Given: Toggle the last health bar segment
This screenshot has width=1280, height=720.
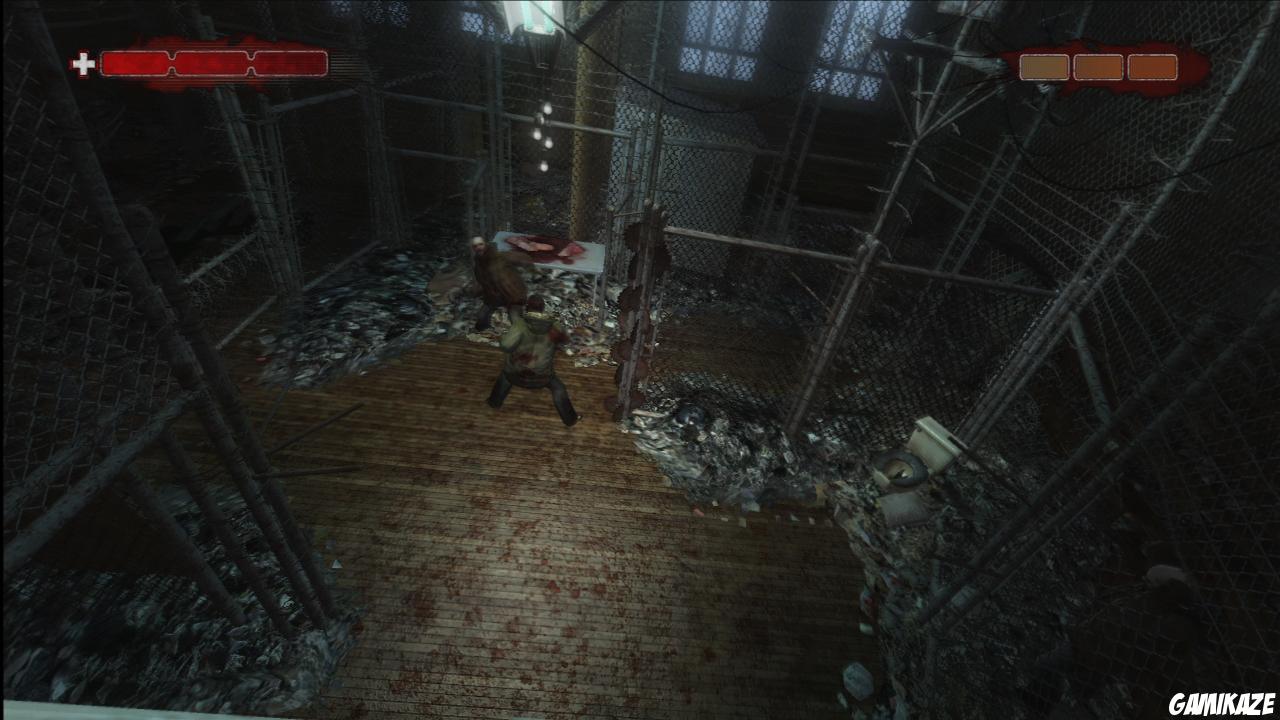Looking at the screenshot, I should (x=290, y=63).
